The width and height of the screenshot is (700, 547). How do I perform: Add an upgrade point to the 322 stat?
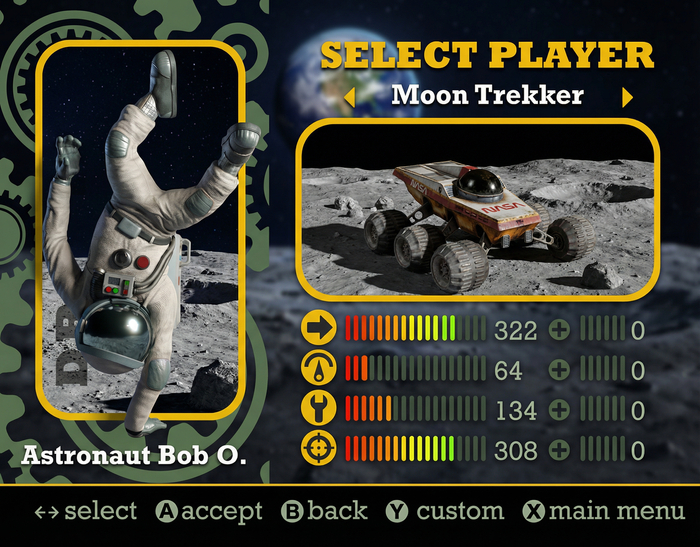click(x=560, y=330)
